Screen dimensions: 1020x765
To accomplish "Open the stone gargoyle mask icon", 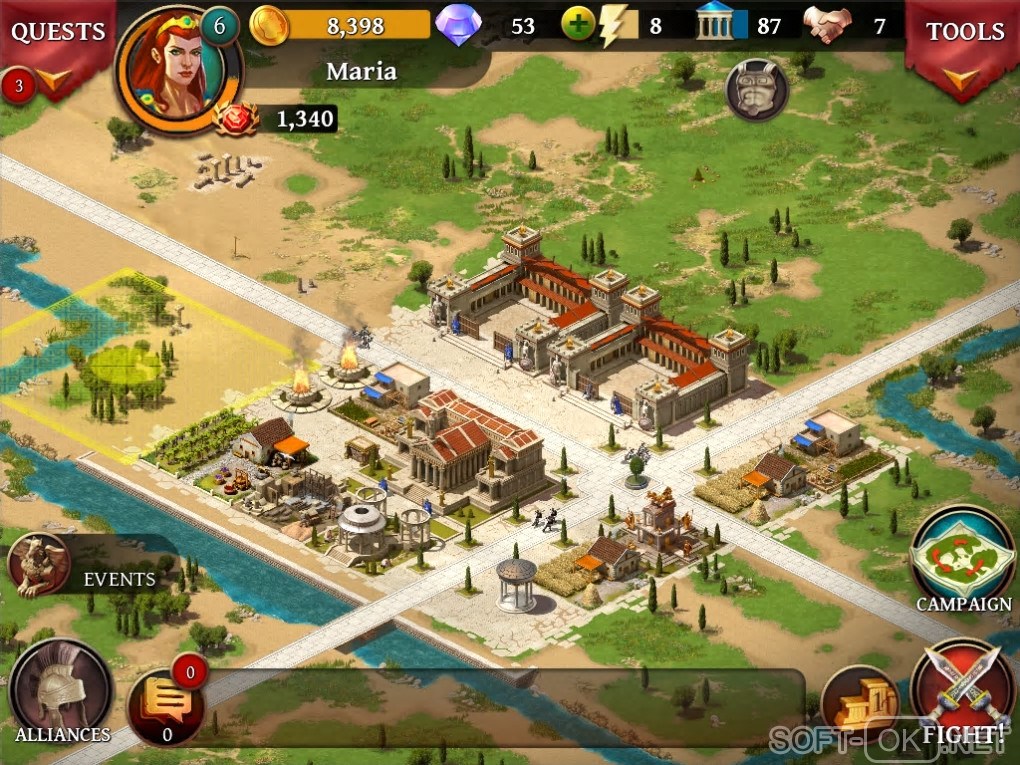I will (x=756, y=90).
